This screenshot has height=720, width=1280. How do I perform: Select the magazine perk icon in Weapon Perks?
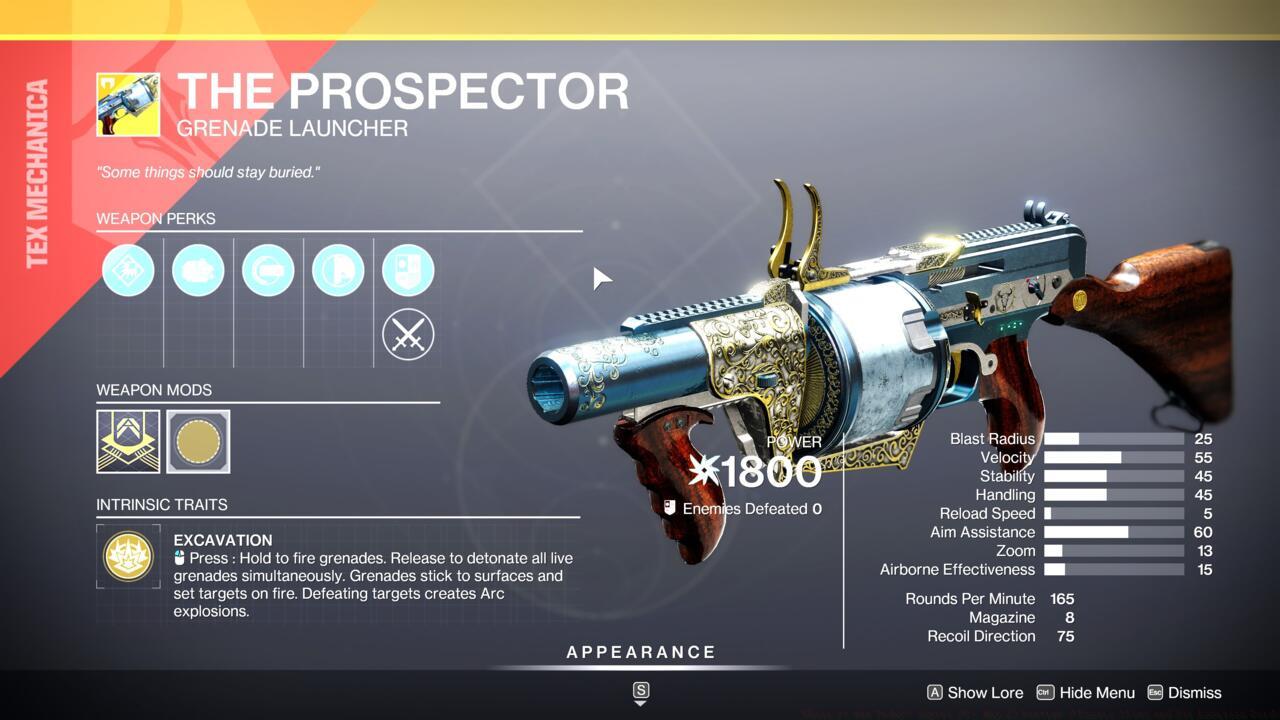tap(197, 270)
